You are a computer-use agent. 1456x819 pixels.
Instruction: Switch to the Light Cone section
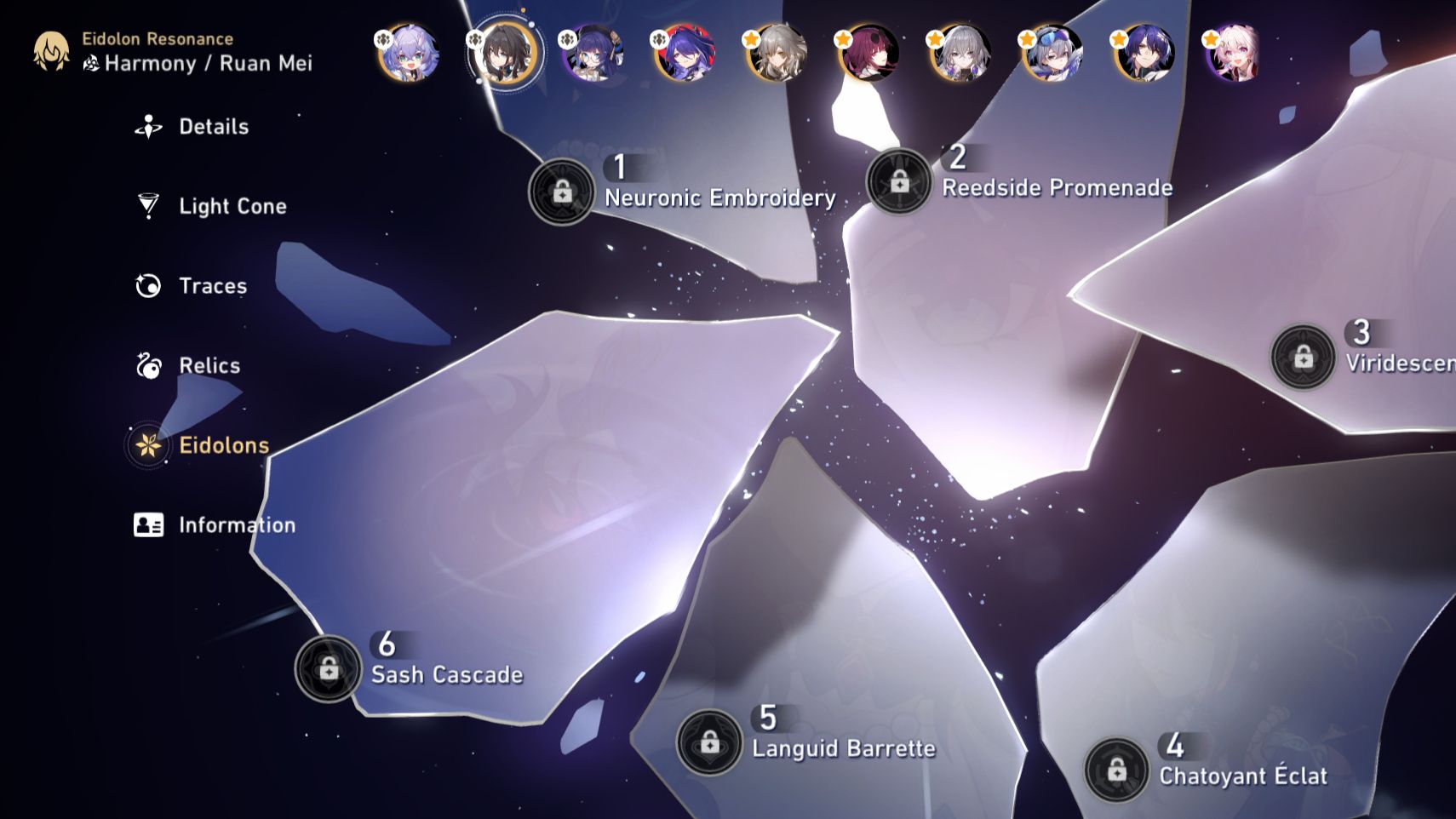(150, 205)
